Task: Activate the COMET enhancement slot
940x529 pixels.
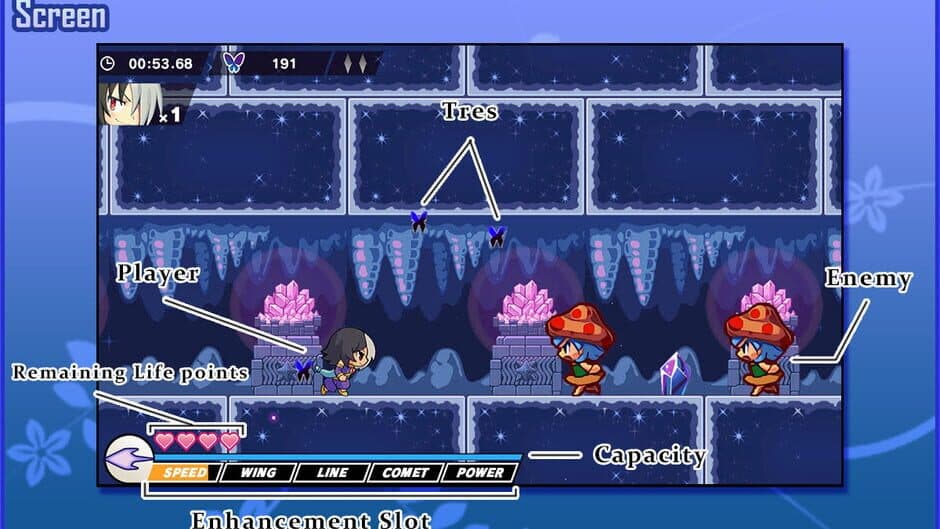Action: click(x=405, y=473)
